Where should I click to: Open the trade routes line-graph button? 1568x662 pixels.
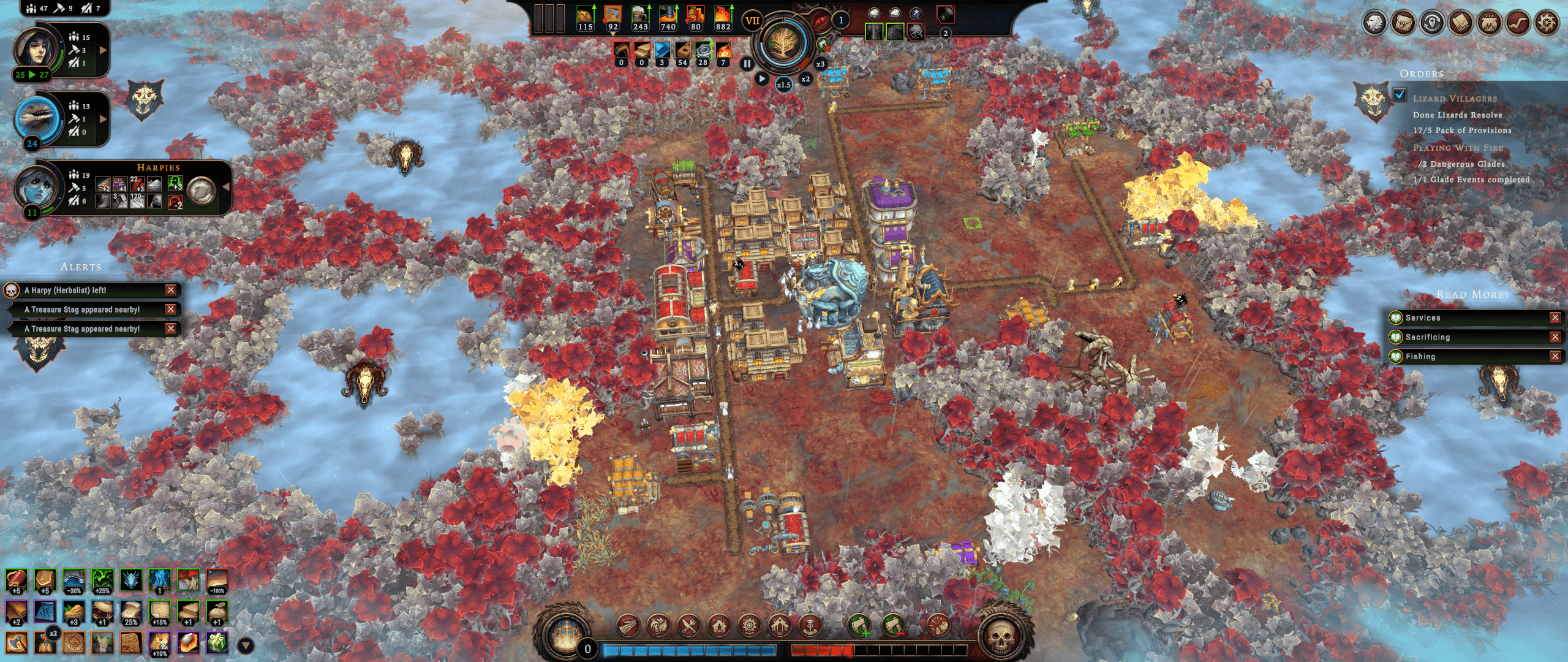(1518, 23)
